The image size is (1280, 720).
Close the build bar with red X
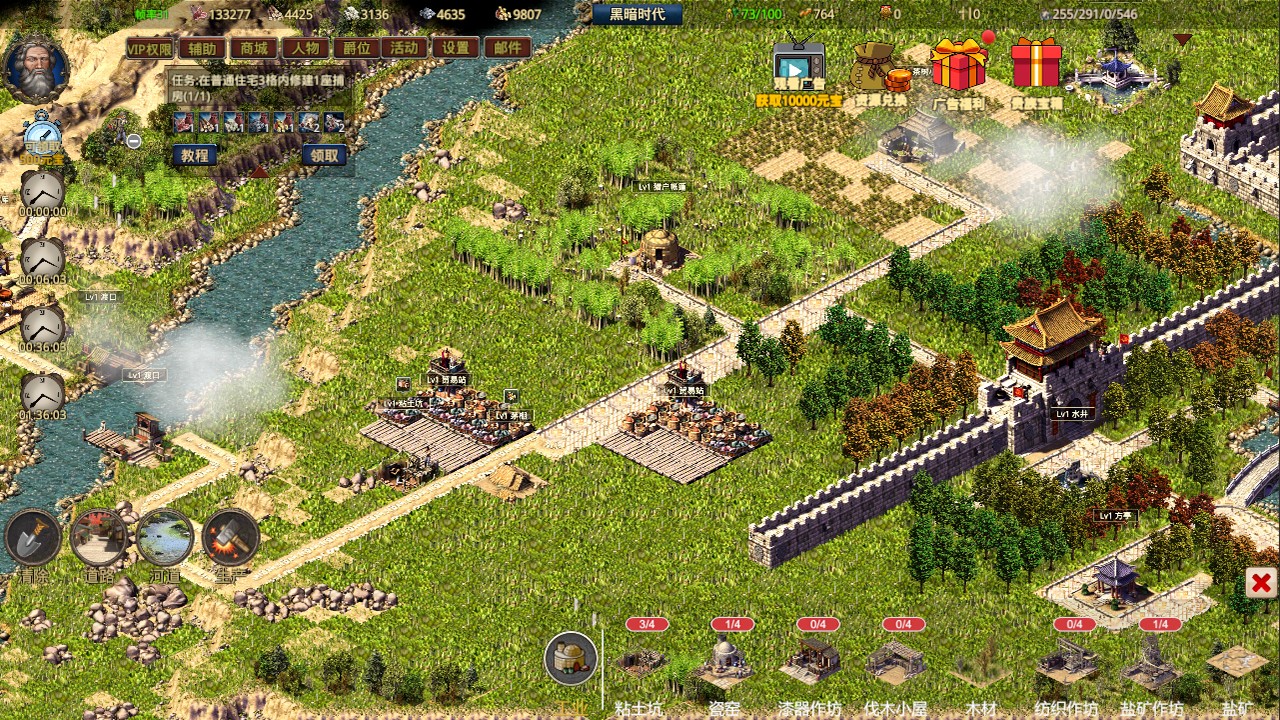1261,583
